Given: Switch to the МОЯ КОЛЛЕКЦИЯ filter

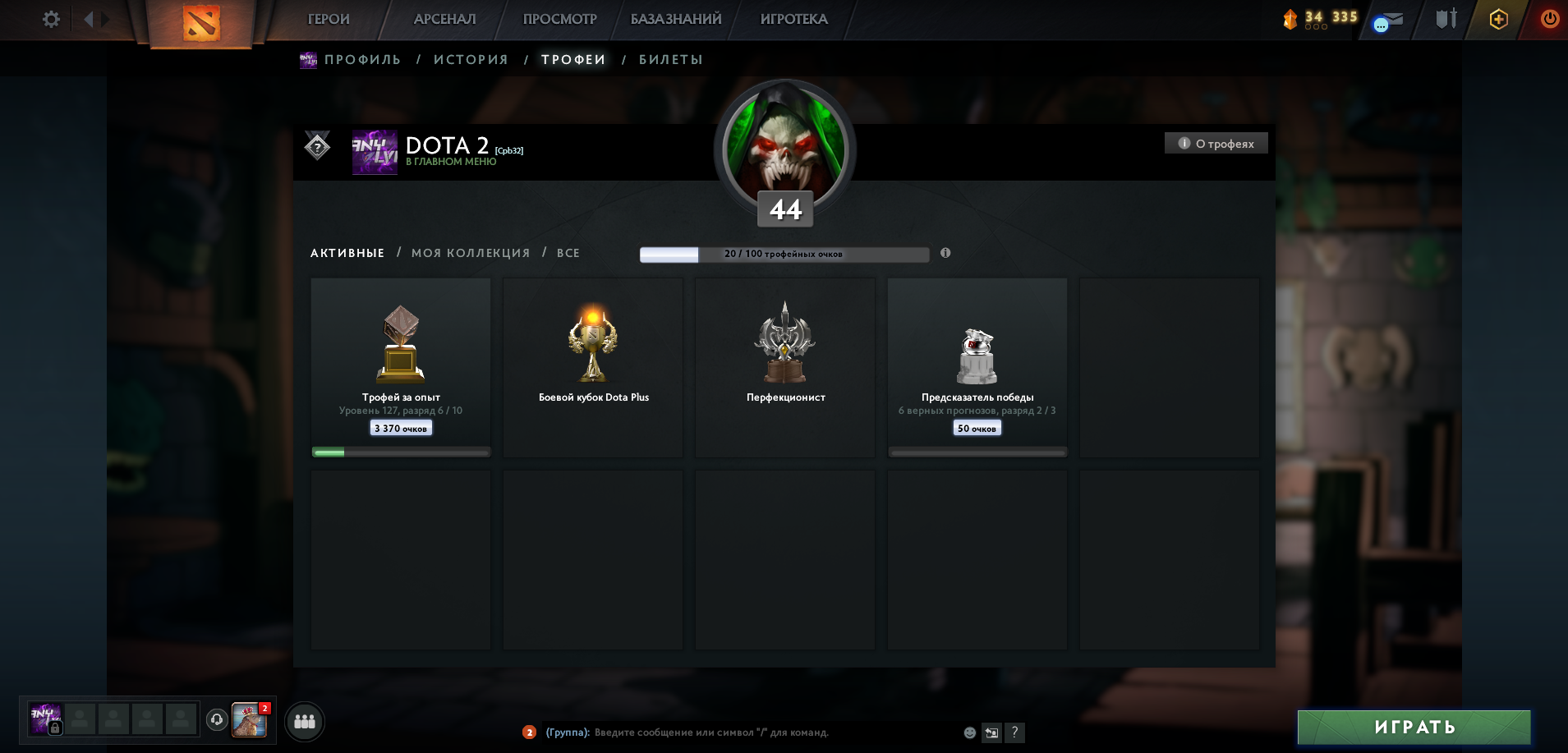Looking at the screenshot, I should coord(470,253).
